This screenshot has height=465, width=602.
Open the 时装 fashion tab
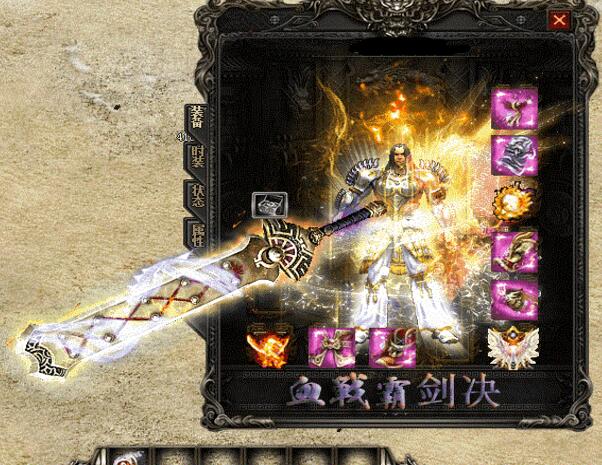point(197,156)
